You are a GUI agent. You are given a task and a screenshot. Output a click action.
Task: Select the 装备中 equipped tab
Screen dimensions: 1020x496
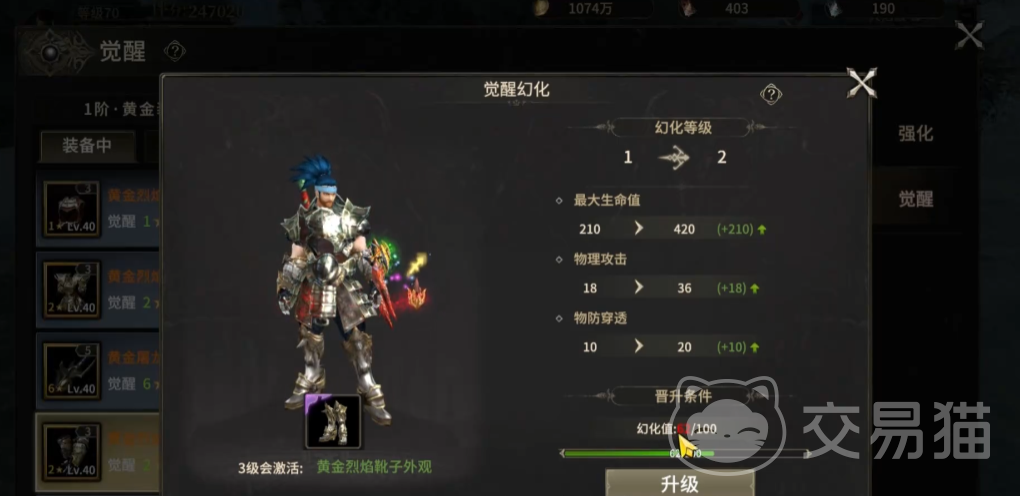point(87,146)
